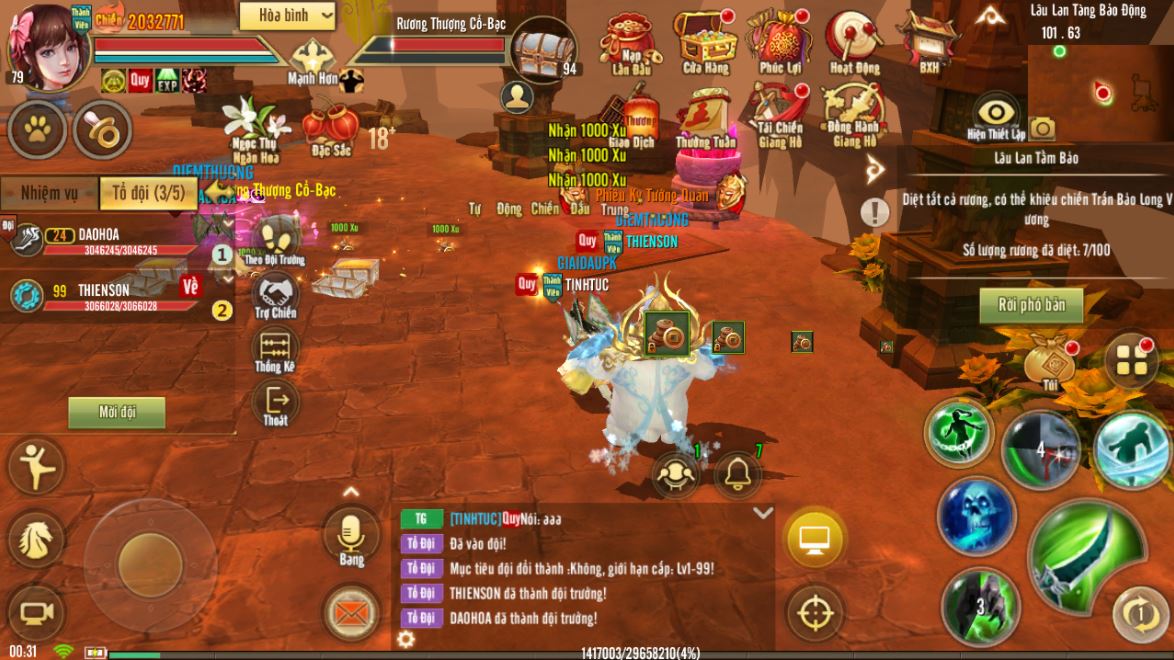Tap the Bang microphone voice button
This screenshot has height=660, width=1174.
(352, 534)
